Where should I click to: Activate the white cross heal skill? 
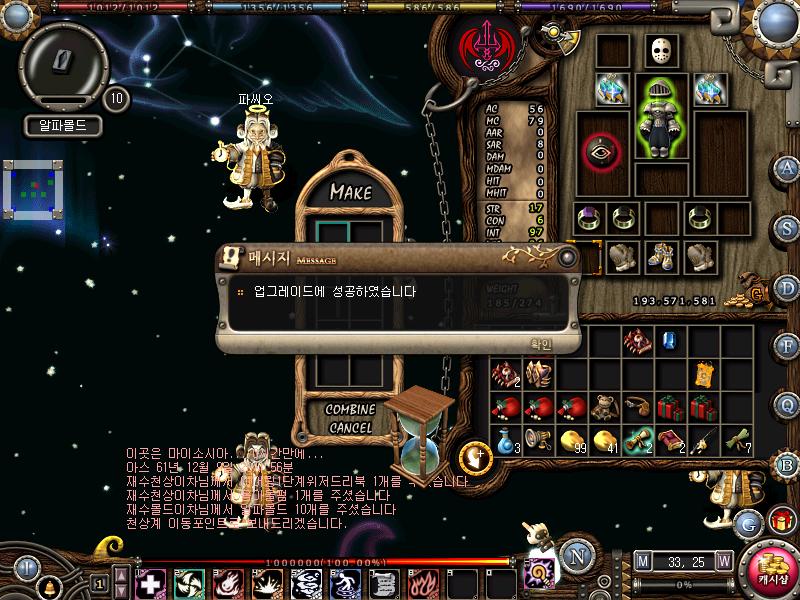[149, 582]
